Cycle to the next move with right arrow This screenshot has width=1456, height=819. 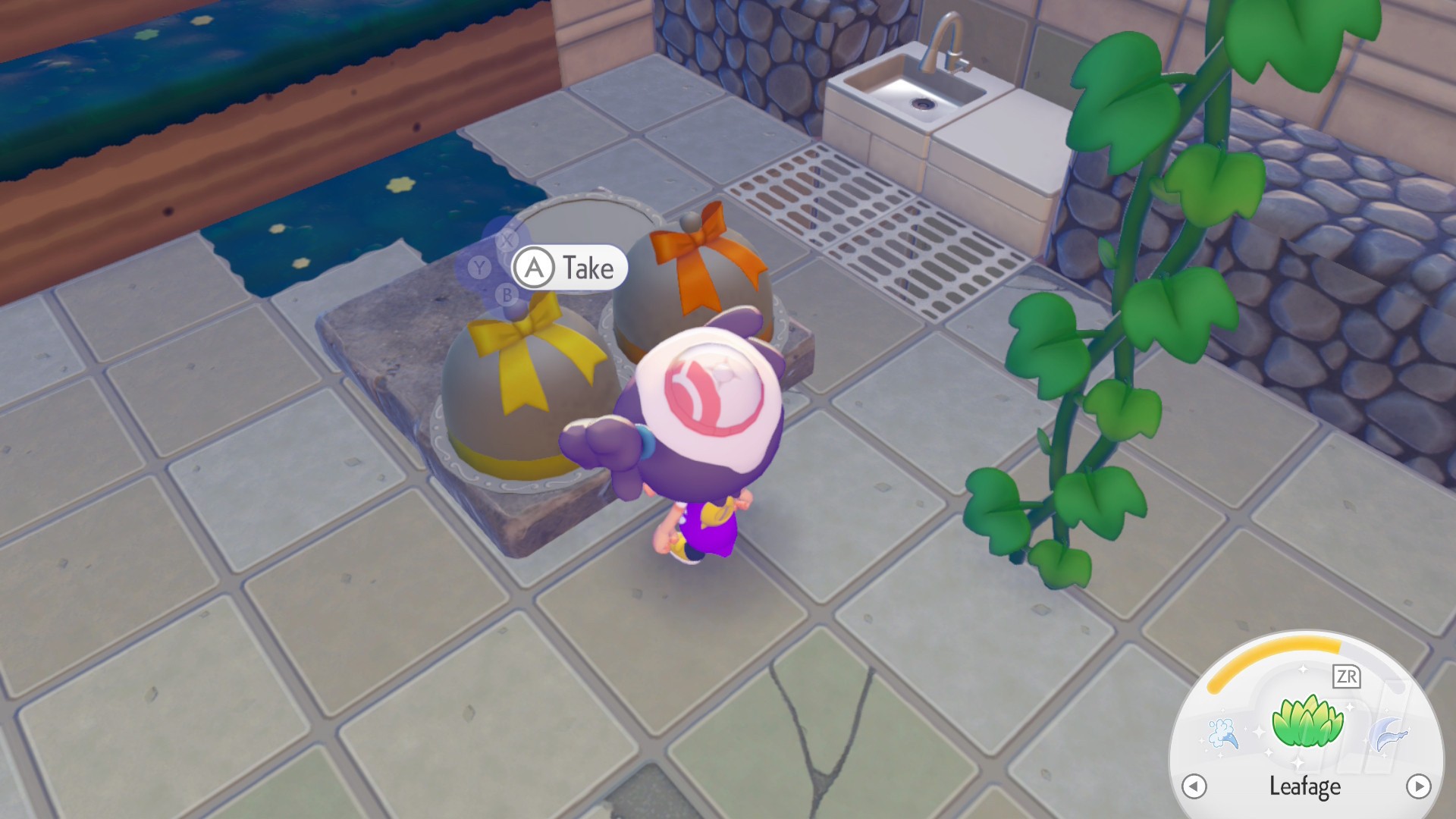pos(1418,786)
